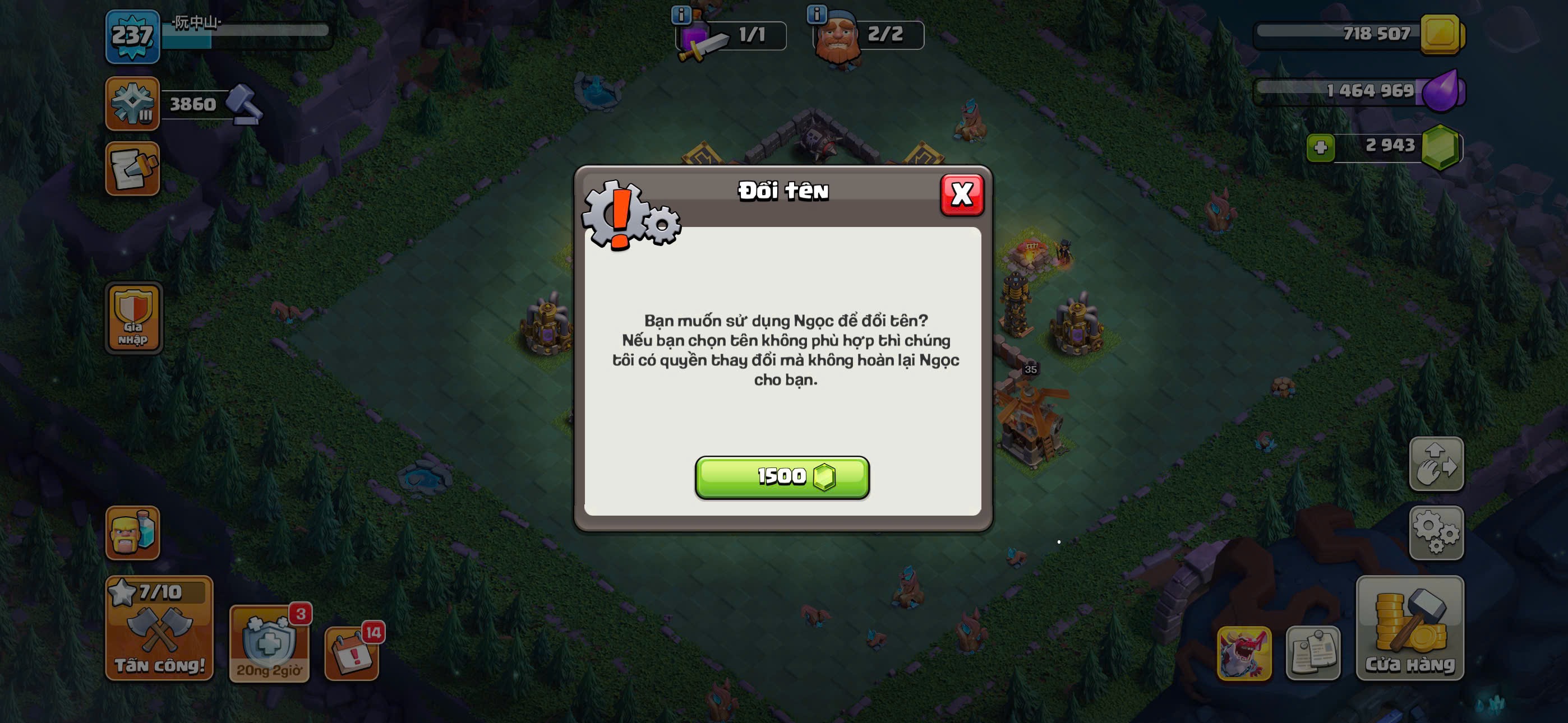This screenshot has height=723, width=1568.
Task: Open the barbarian army overview button
Action: point(132,532)
